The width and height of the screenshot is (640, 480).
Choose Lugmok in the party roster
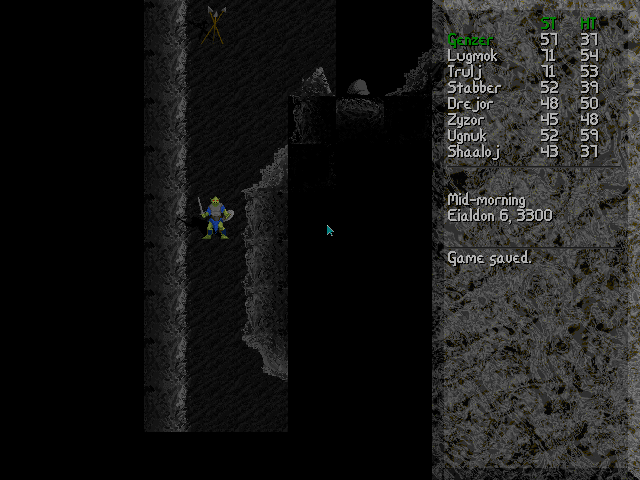472,56
